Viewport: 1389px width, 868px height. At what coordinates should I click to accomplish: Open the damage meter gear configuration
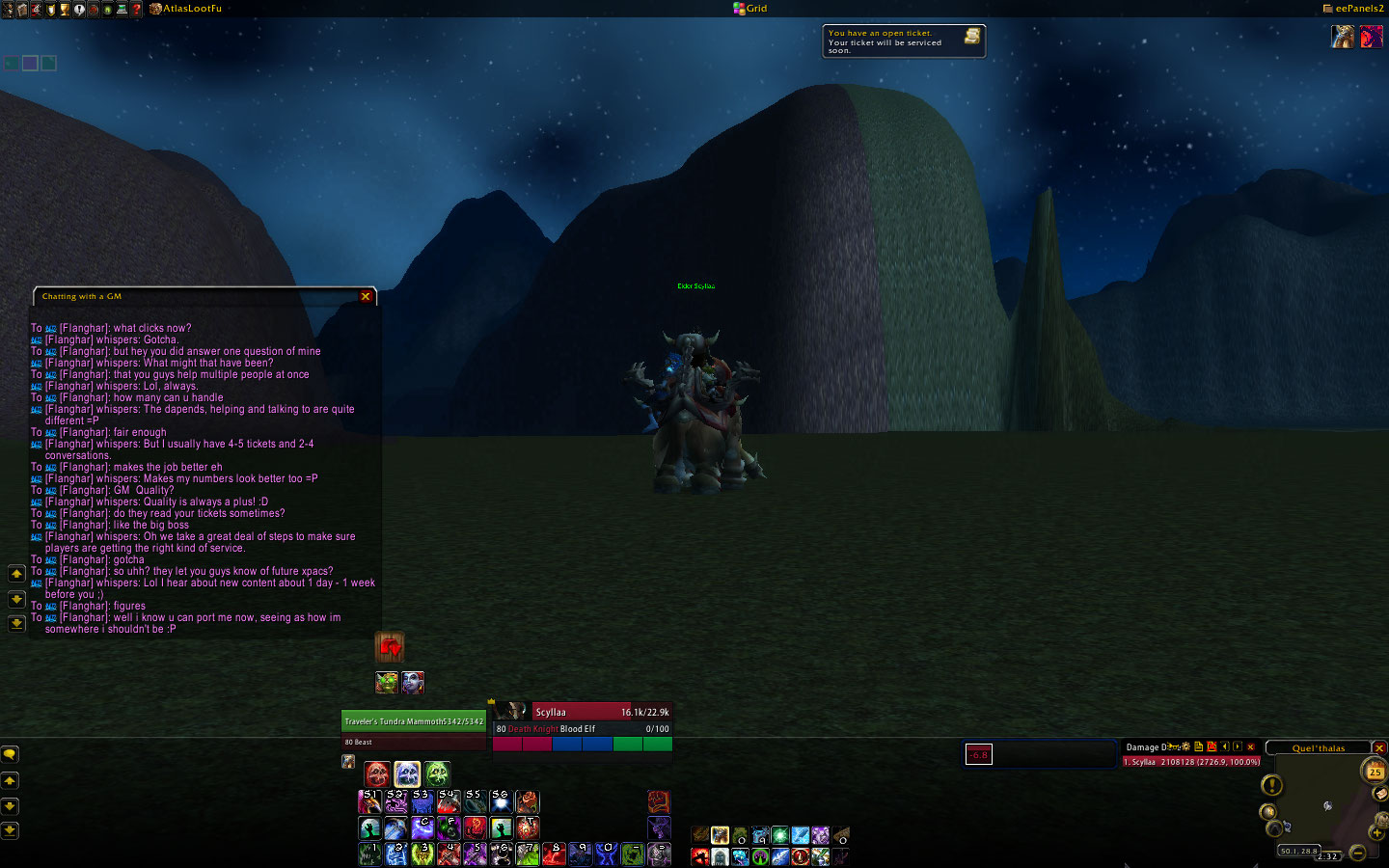[x=1186, y=746]
